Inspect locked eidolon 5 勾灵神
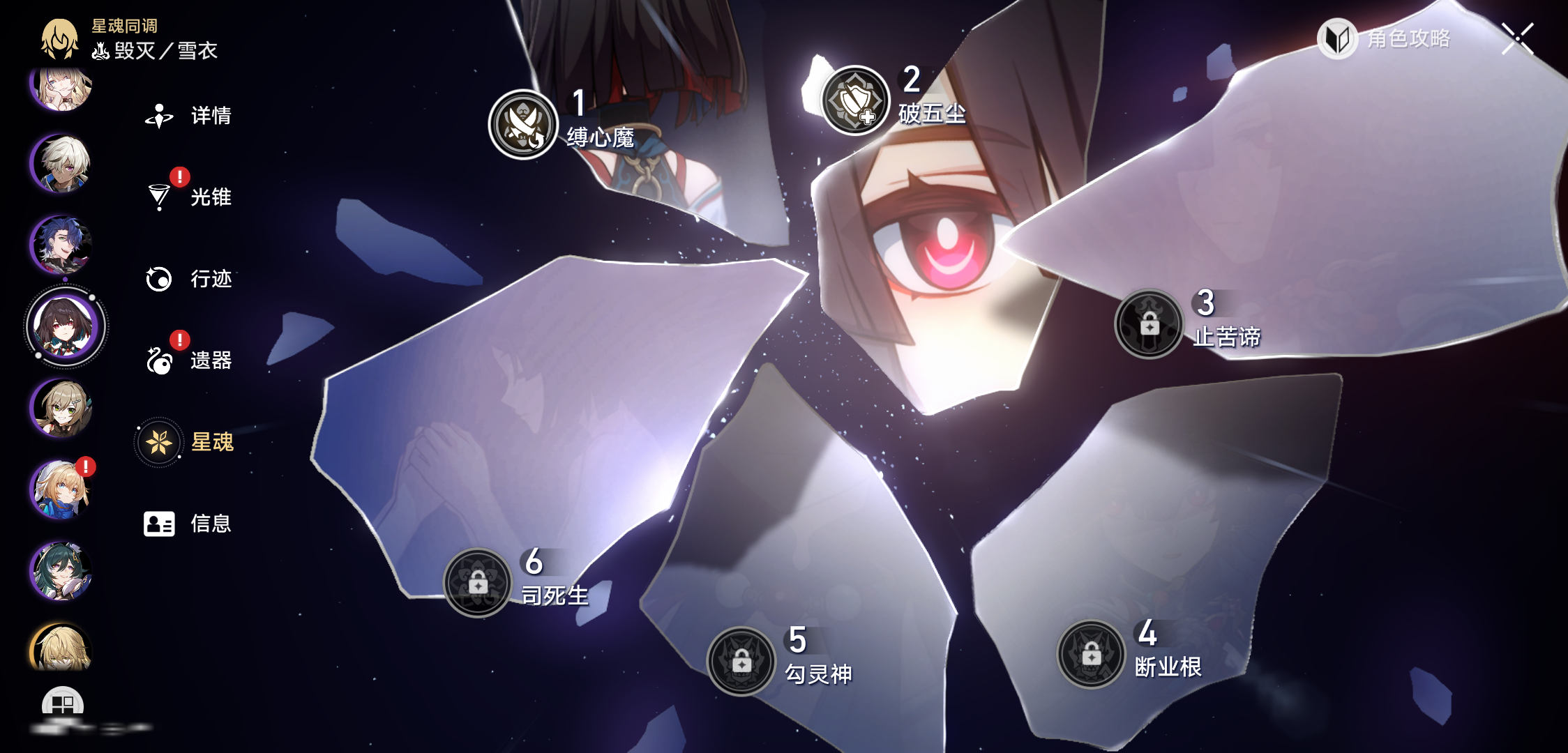 741,661
